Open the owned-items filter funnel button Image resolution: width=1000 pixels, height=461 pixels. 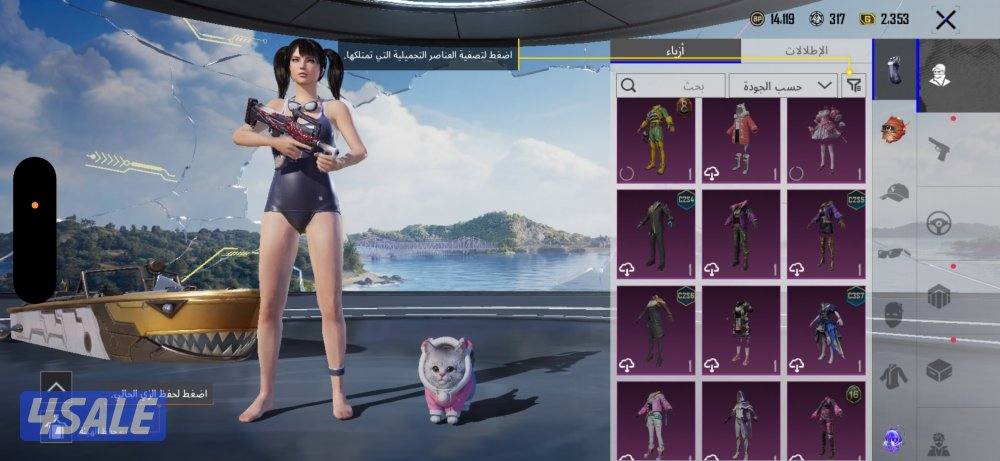tap(853, 86)
